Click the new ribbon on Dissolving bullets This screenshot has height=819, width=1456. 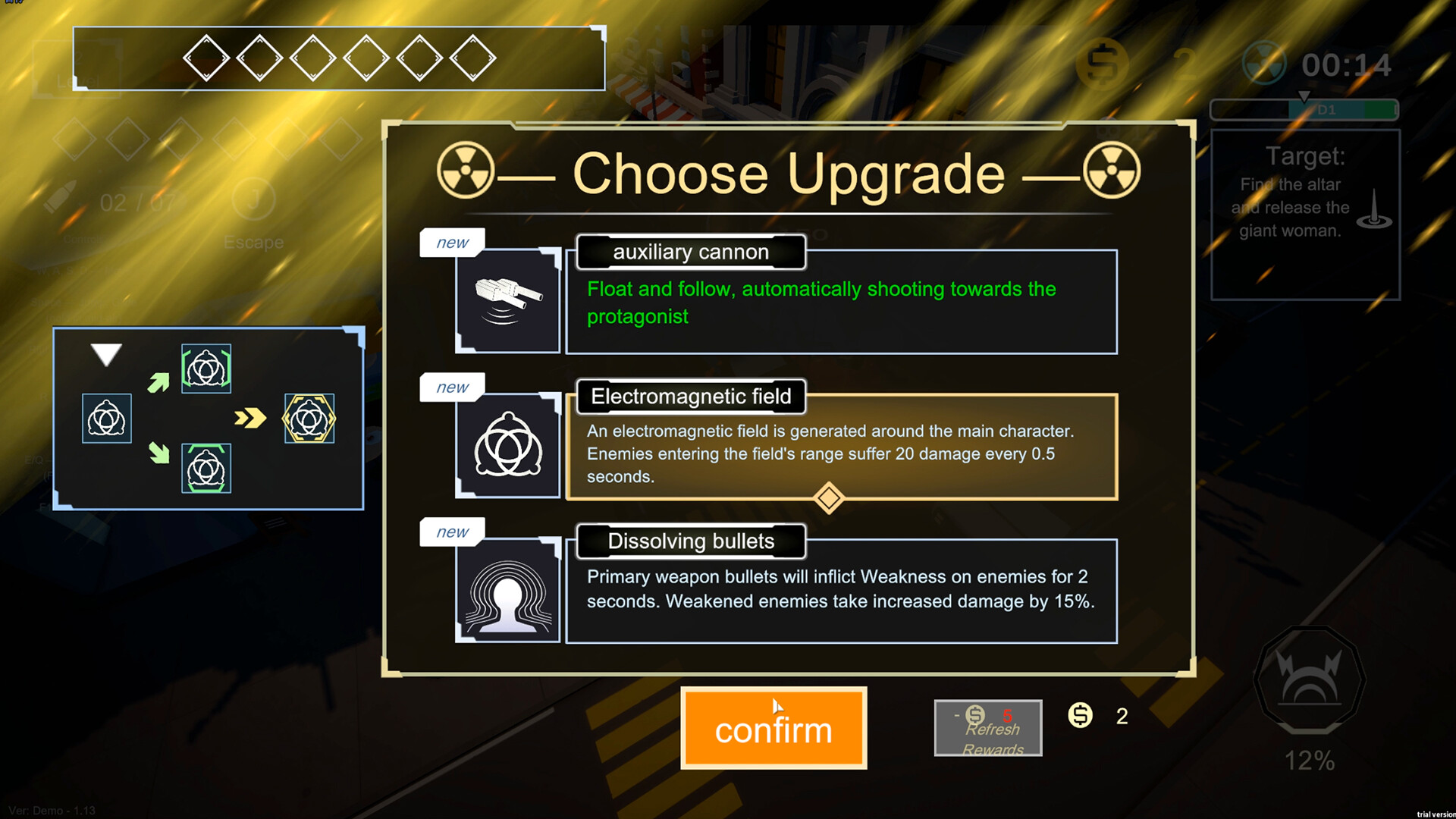point(451,532)
